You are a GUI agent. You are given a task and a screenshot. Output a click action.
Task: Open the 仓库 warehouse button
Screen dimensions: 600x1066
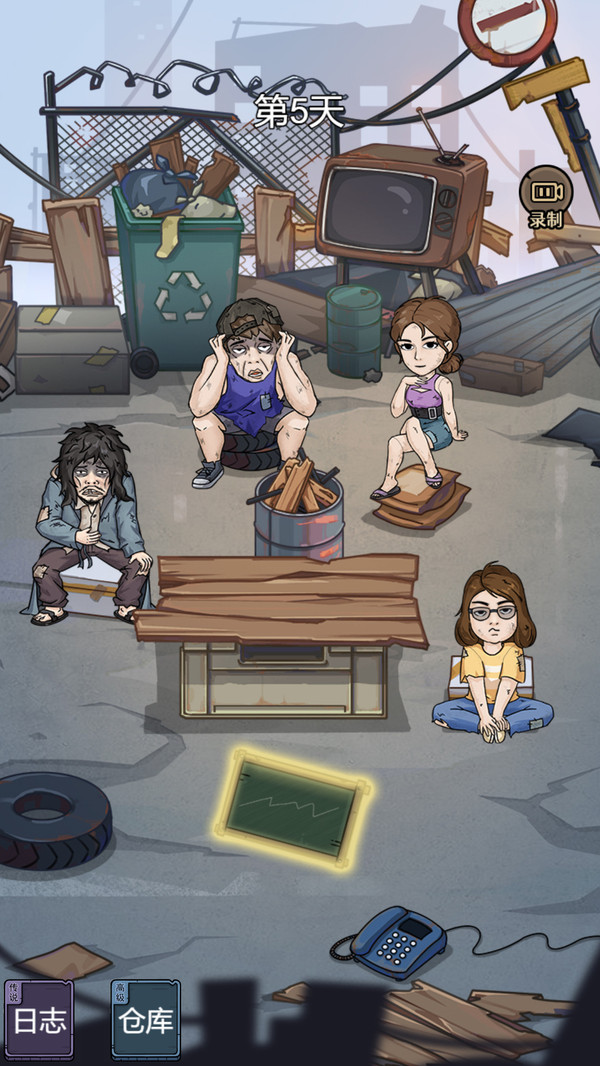[145, 1018]
